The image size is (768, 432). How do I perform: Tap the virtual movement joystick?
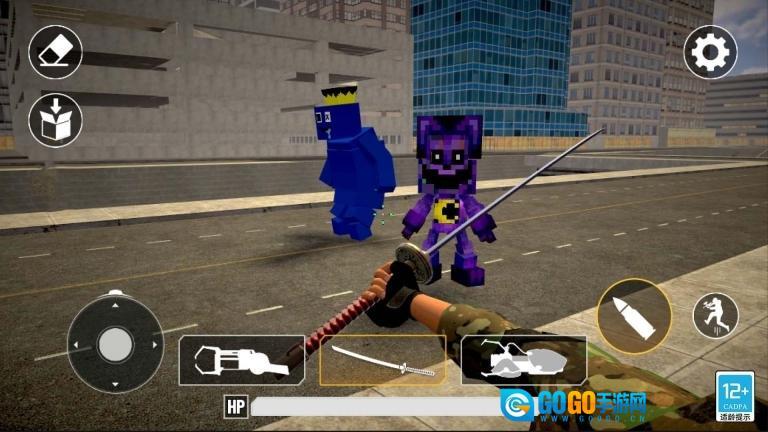pyautogui.click(x=115, y=343)
